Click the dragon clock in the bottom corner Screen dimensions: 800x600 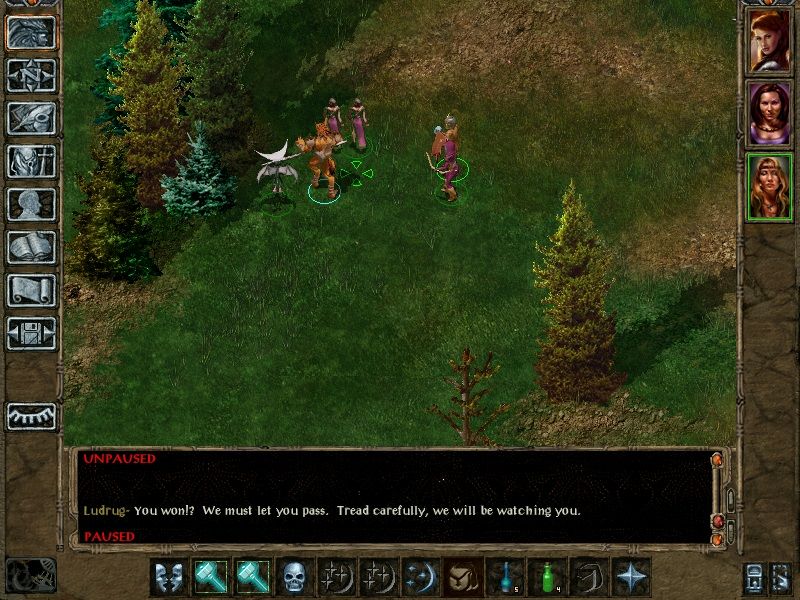(30, 575)
